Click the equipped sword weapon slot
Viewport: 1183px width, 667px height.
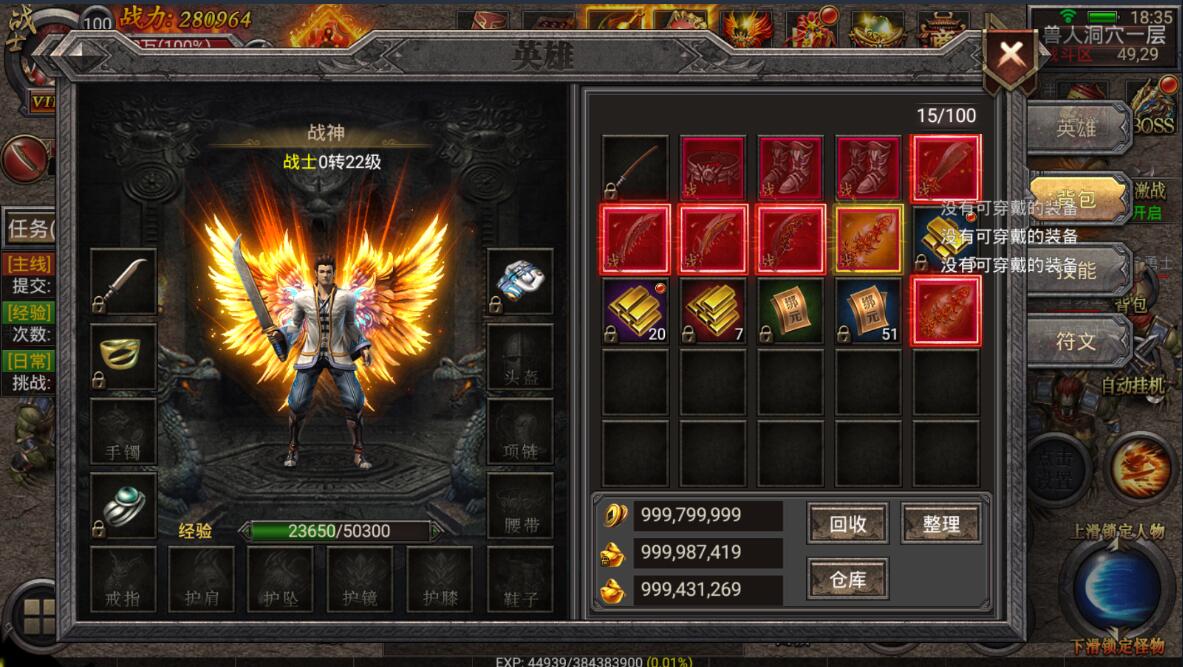click(124, 282)
